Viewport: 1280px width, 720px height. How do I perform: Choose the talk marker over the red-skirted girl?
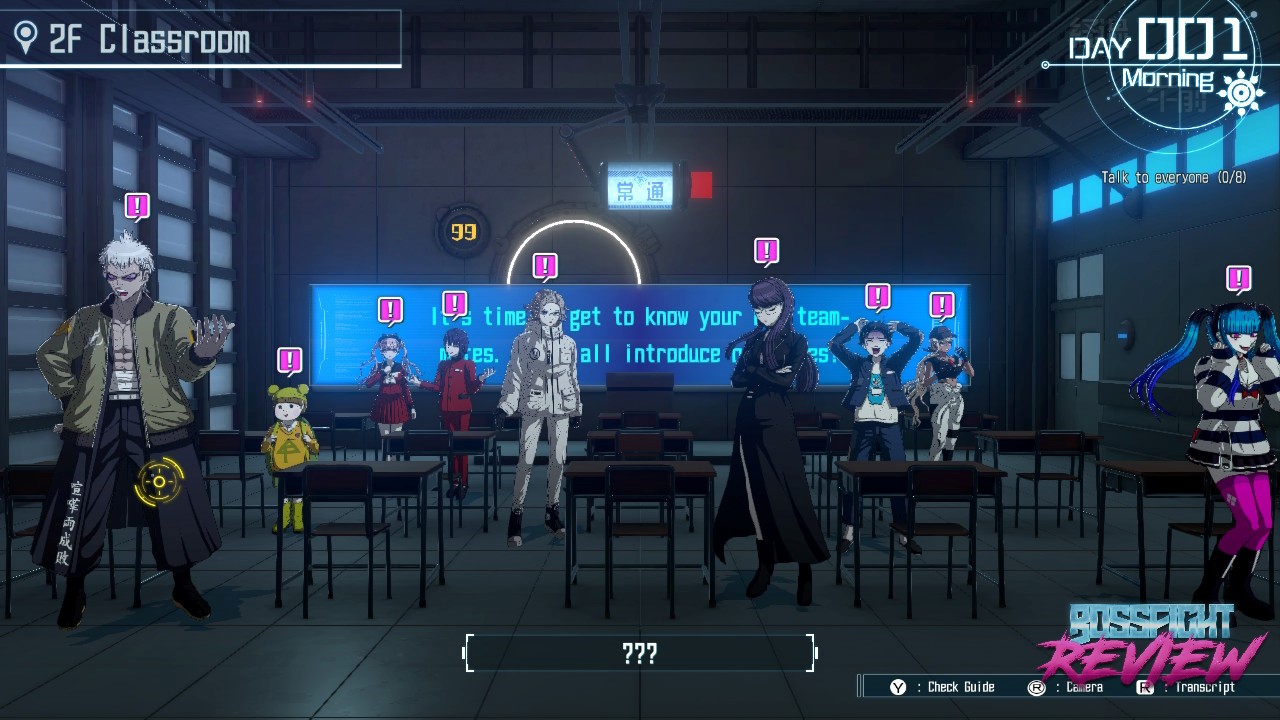pyautogui.click(x=390, y=310)
